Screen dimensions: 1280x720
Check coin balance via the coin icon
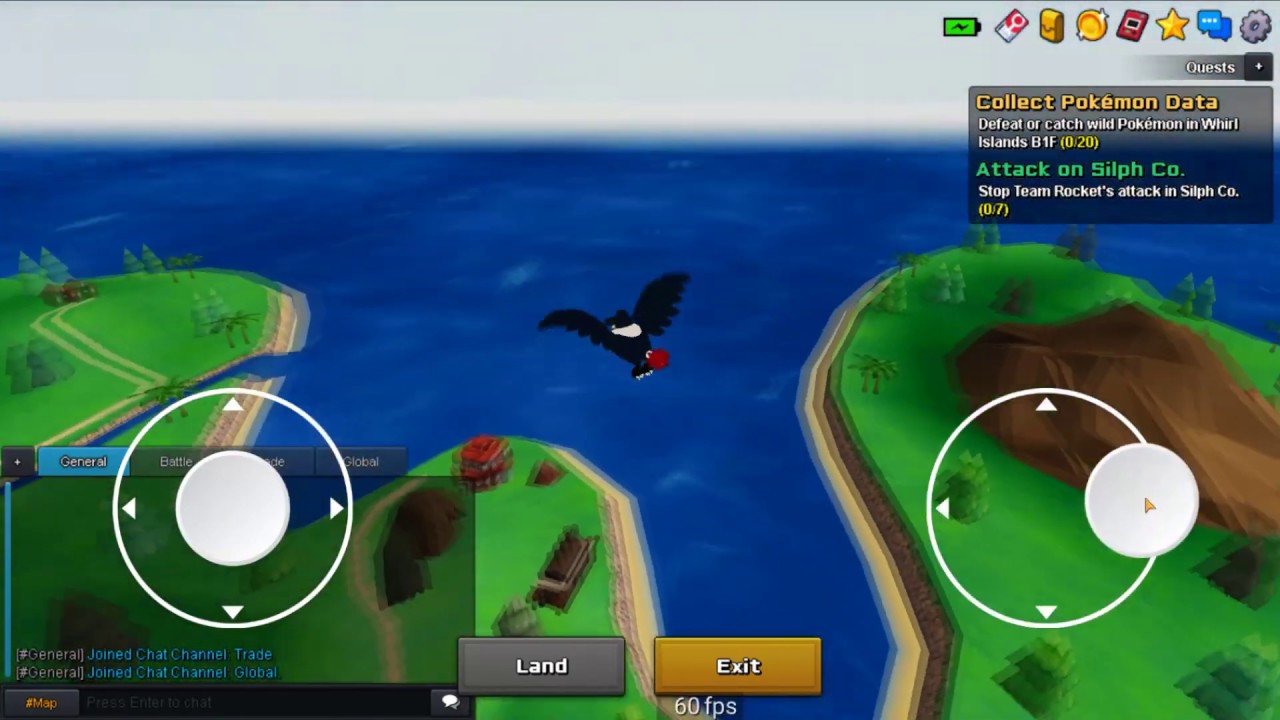[x=1091, y=27]
